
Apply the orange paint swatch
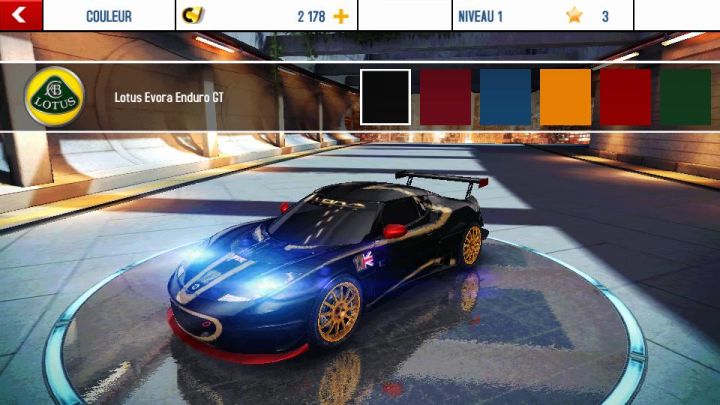coord(565,97)
